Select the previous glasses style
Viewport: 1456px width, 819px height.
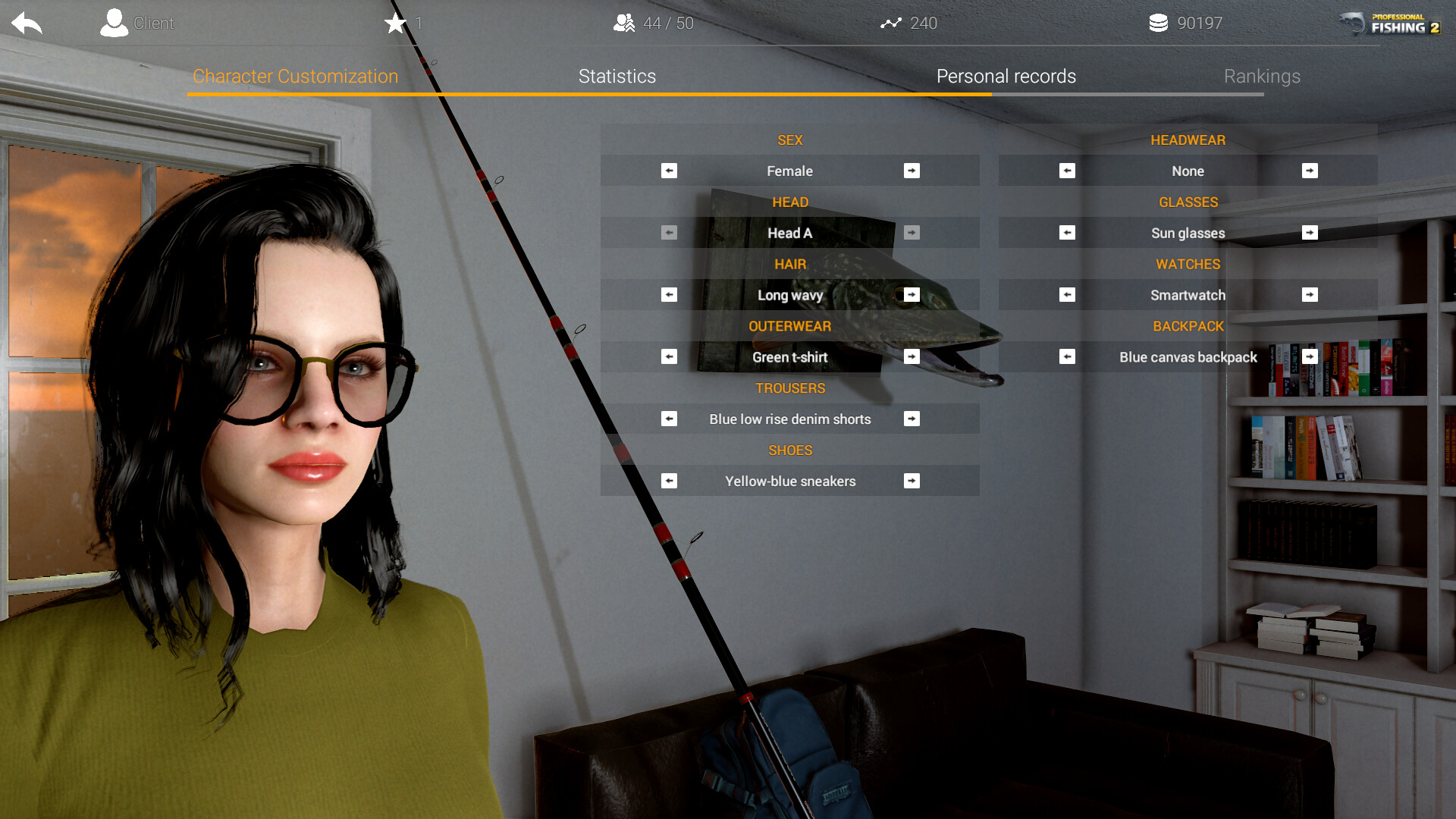(1067, 233)
